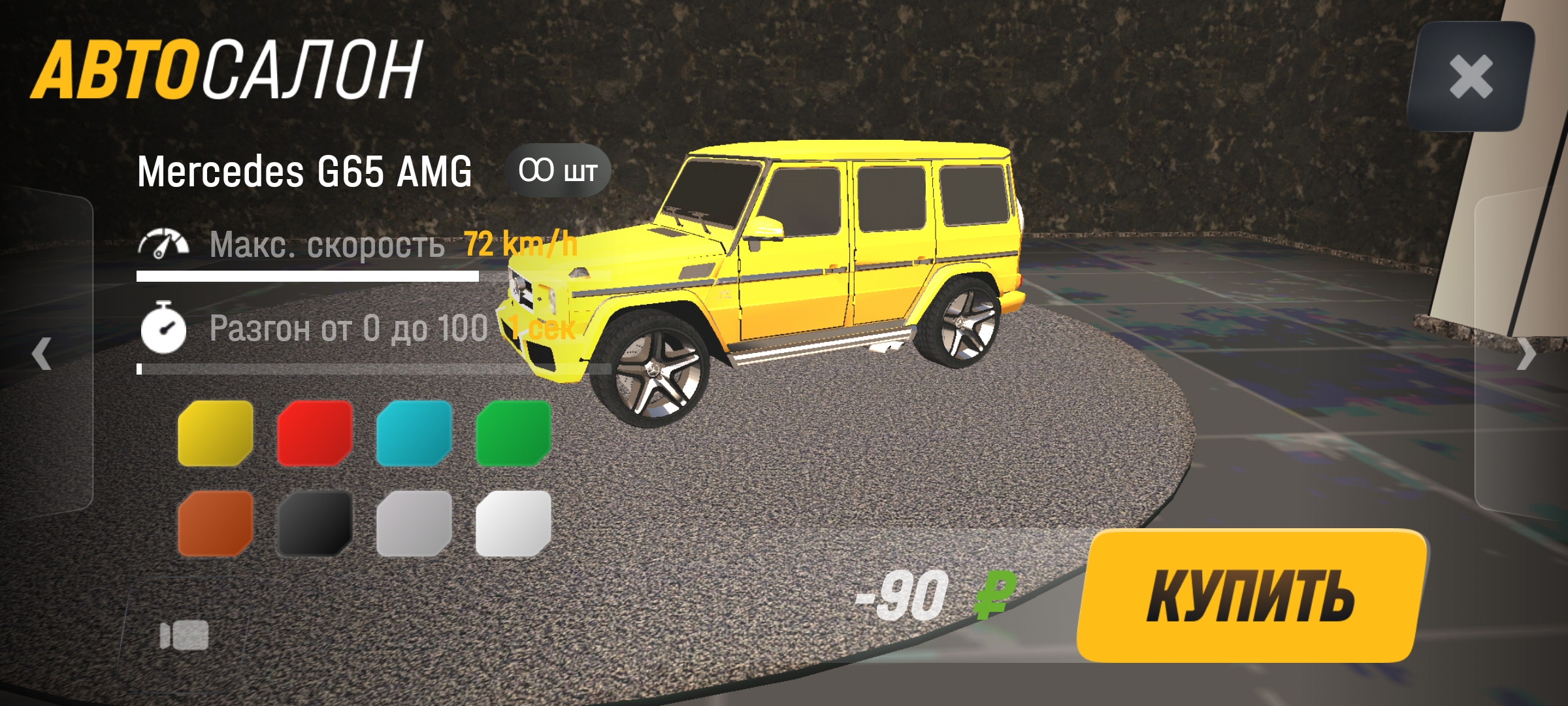Screen dimensions: 1568x706
Task: Pick the silver gray paint swatch
Action: click(414, 524)
